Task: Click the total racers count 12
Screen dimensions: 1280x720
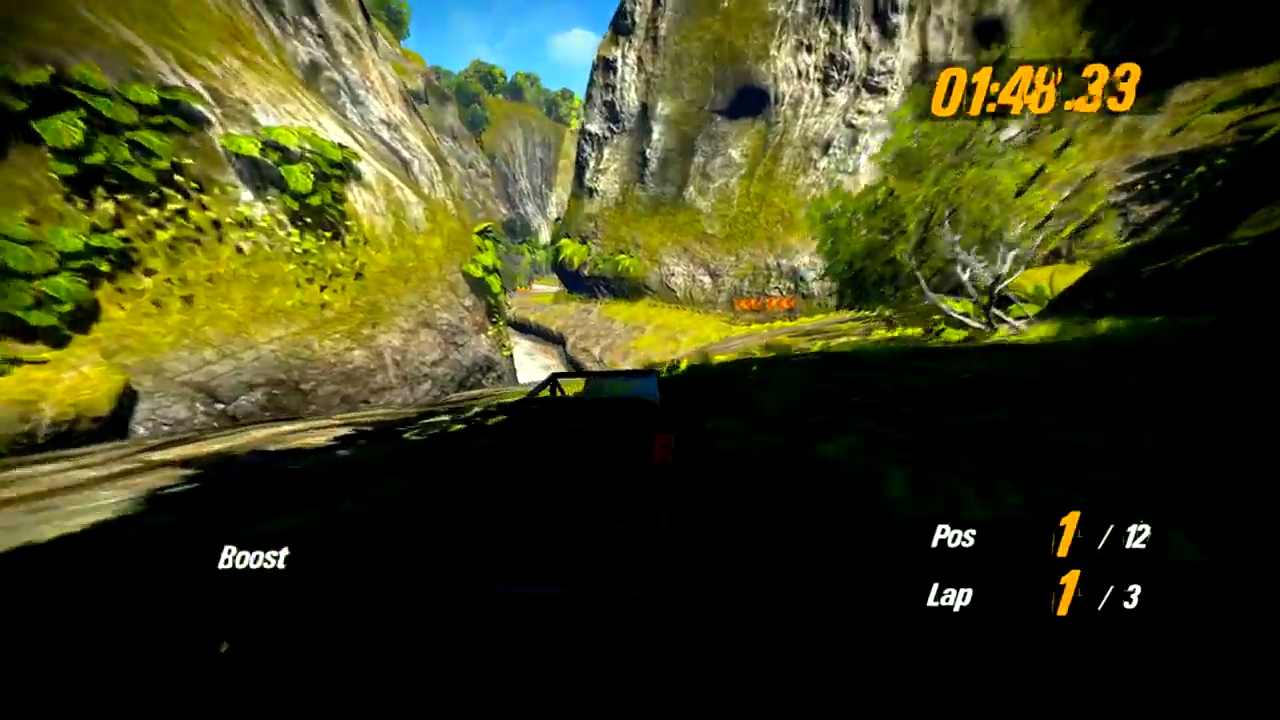Action: pos(1135,538)
